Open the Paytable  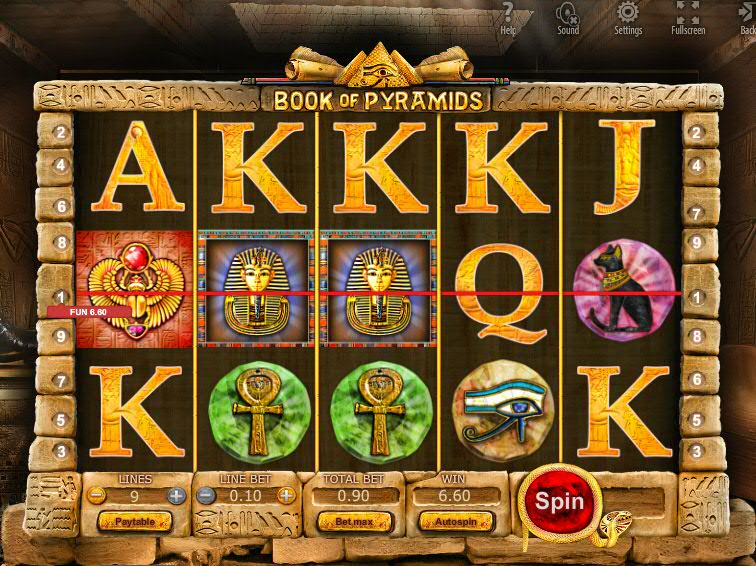tap(134, 522)
